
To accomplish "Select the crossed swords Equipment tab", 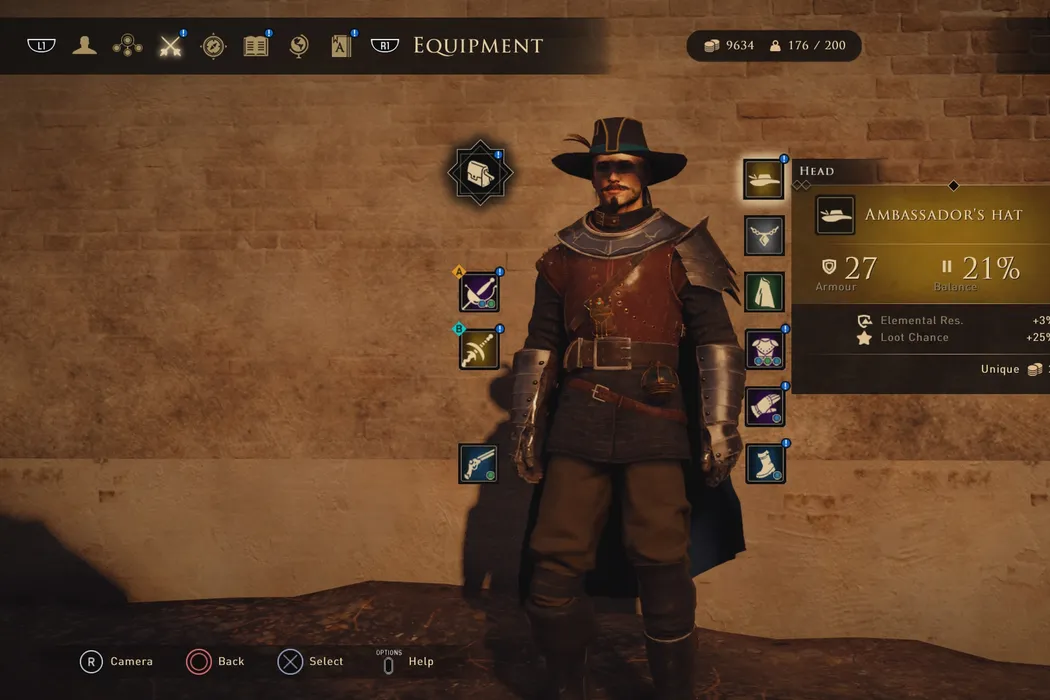I will tap(171, 46).
